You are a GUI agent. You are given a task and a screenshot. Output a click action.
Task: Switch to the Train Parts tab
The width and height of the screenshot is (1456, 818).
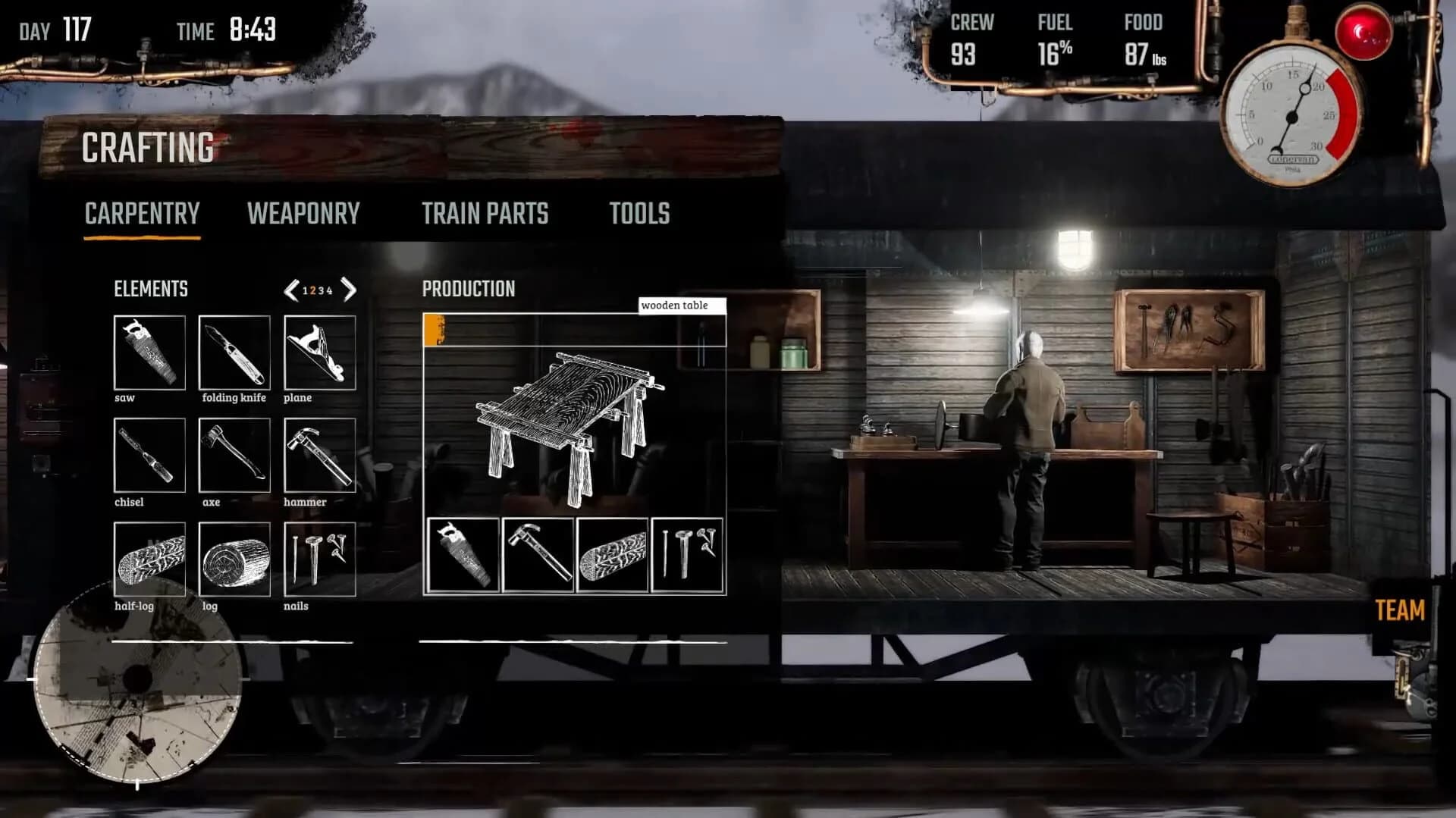[x=486, y=214]
